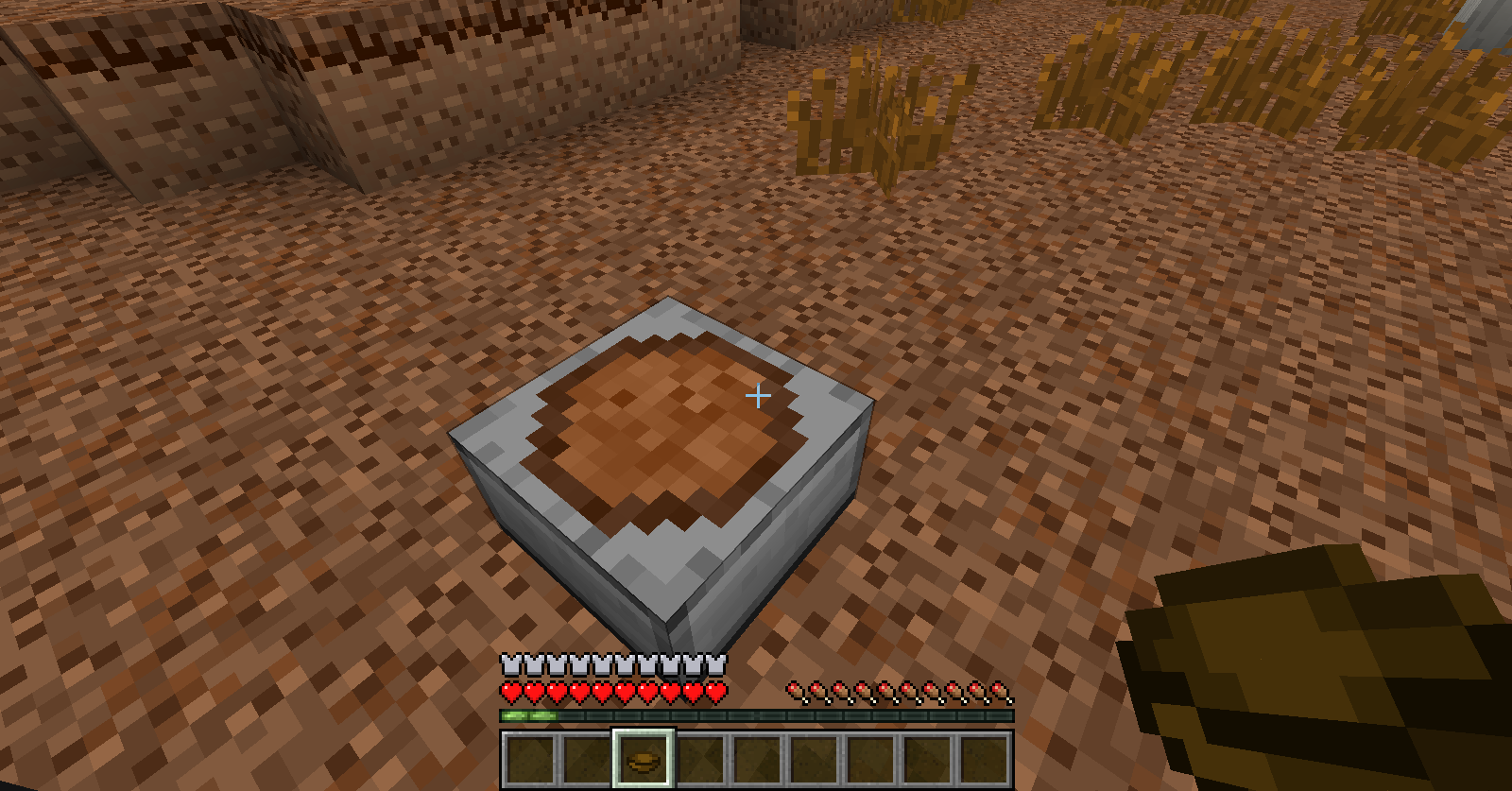Click the crosshair at screen center

pos(757,397)
